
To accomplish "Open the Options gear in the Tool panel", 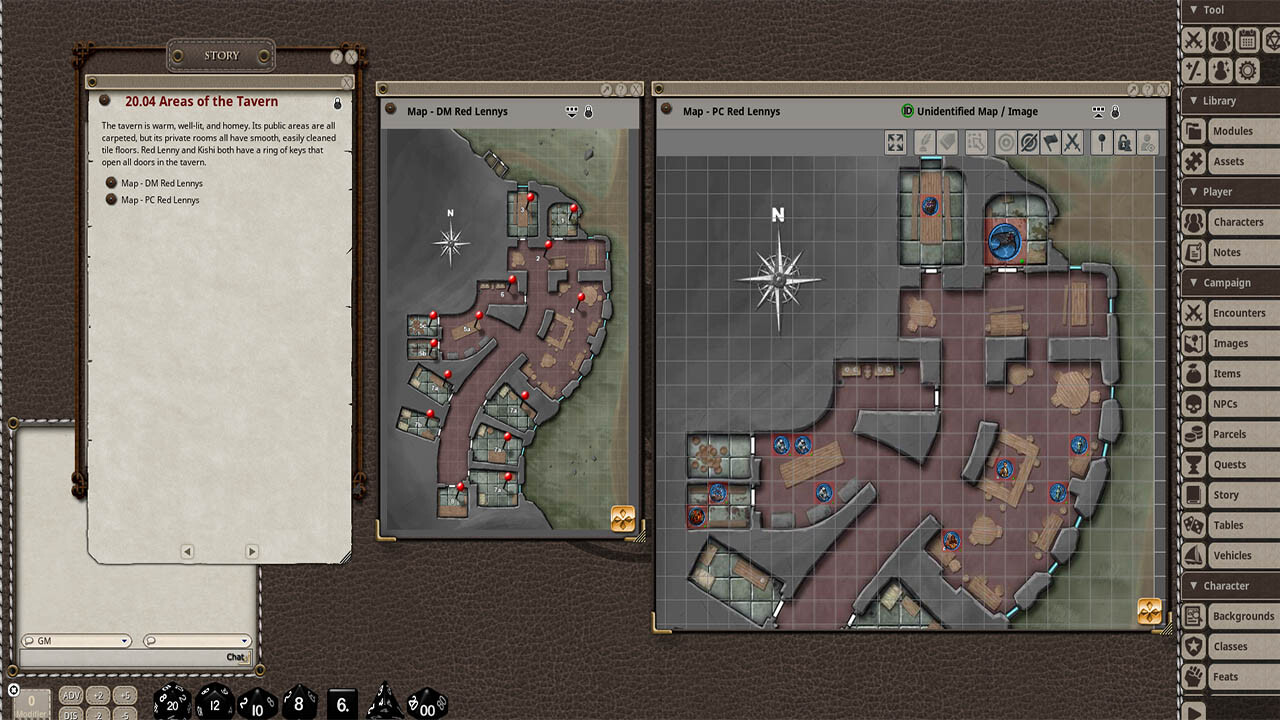I will [x=1247, y=70].
